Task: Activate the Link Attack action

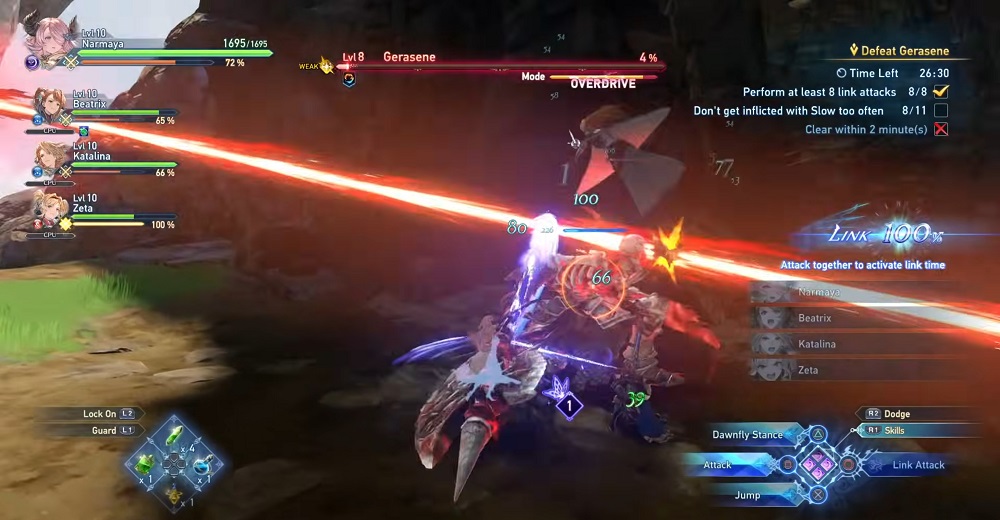Action: [917, 465]
